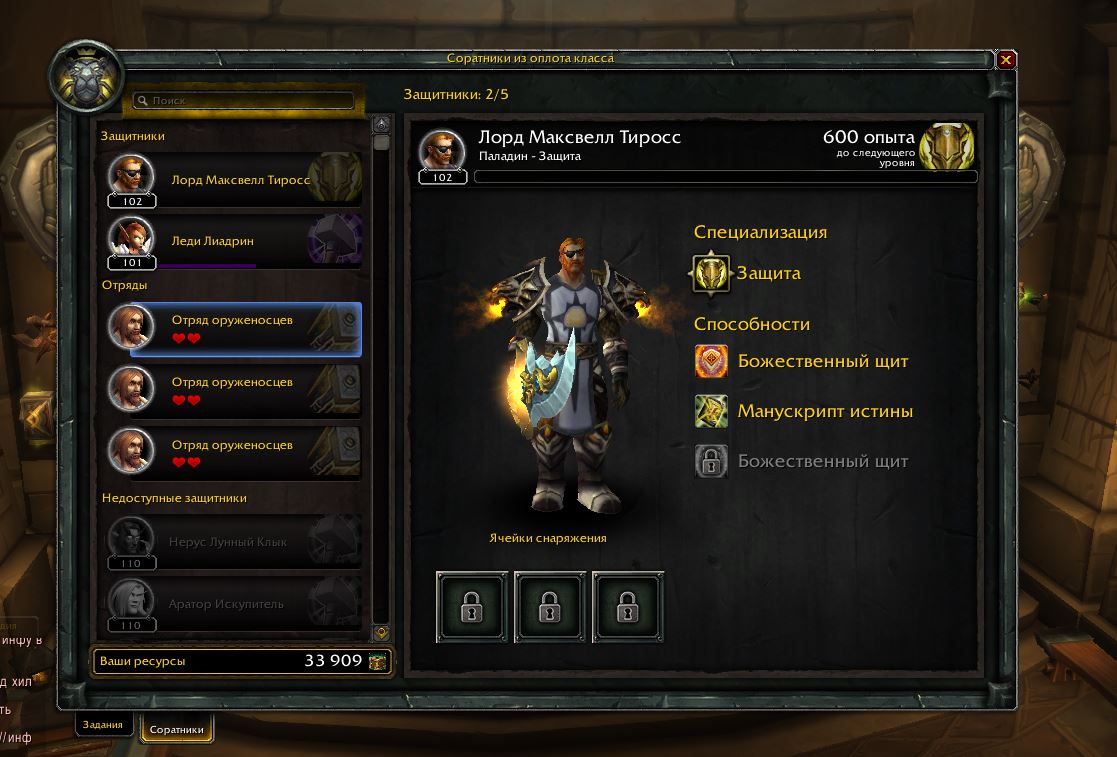The width and height of the screenshot is (1117, 757).
Task: Click the Манускрипт истины ability icon
Action: [711, 411]
